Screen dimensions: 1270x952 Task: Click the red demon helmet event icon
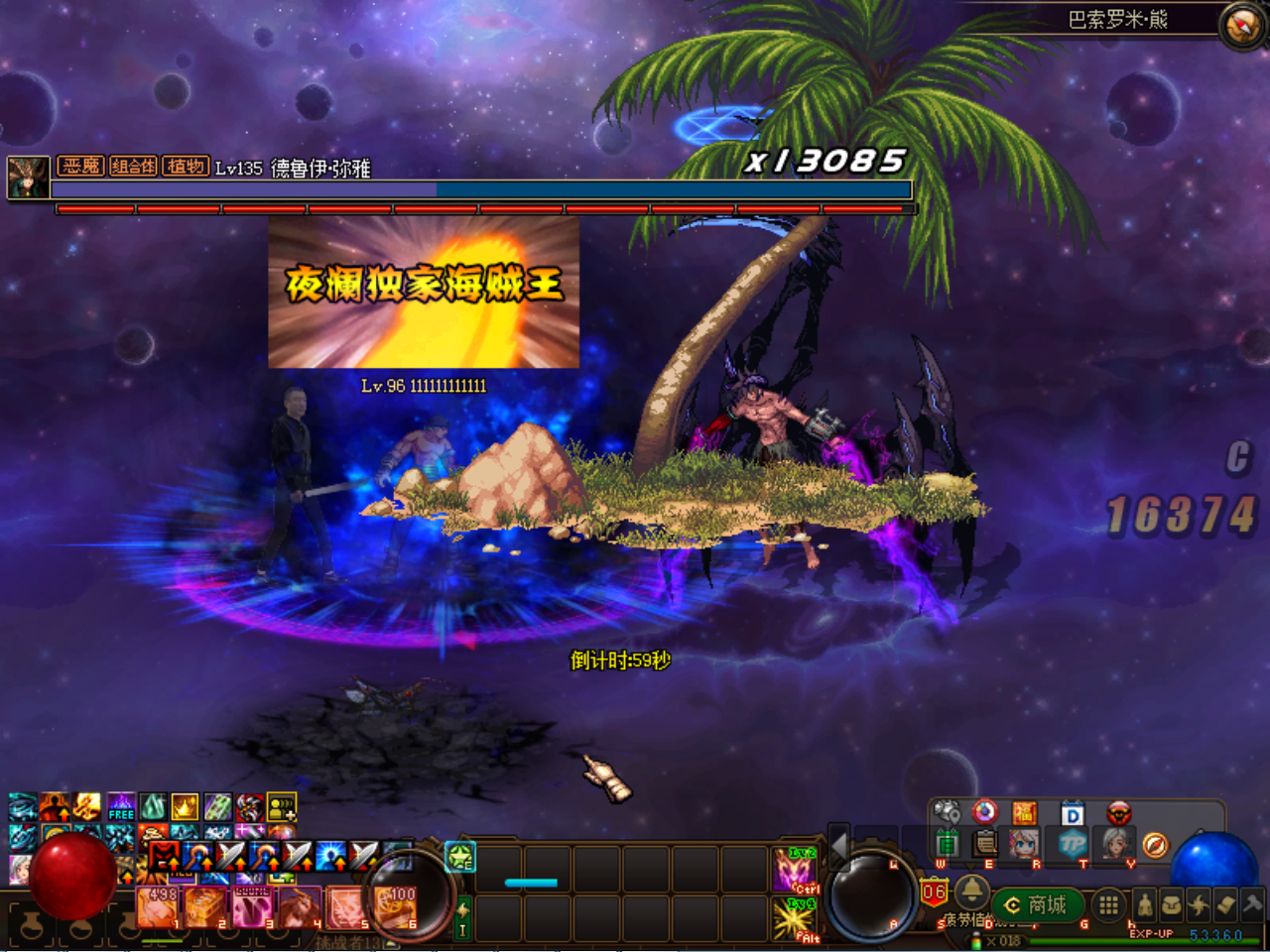pos(1119,813)
